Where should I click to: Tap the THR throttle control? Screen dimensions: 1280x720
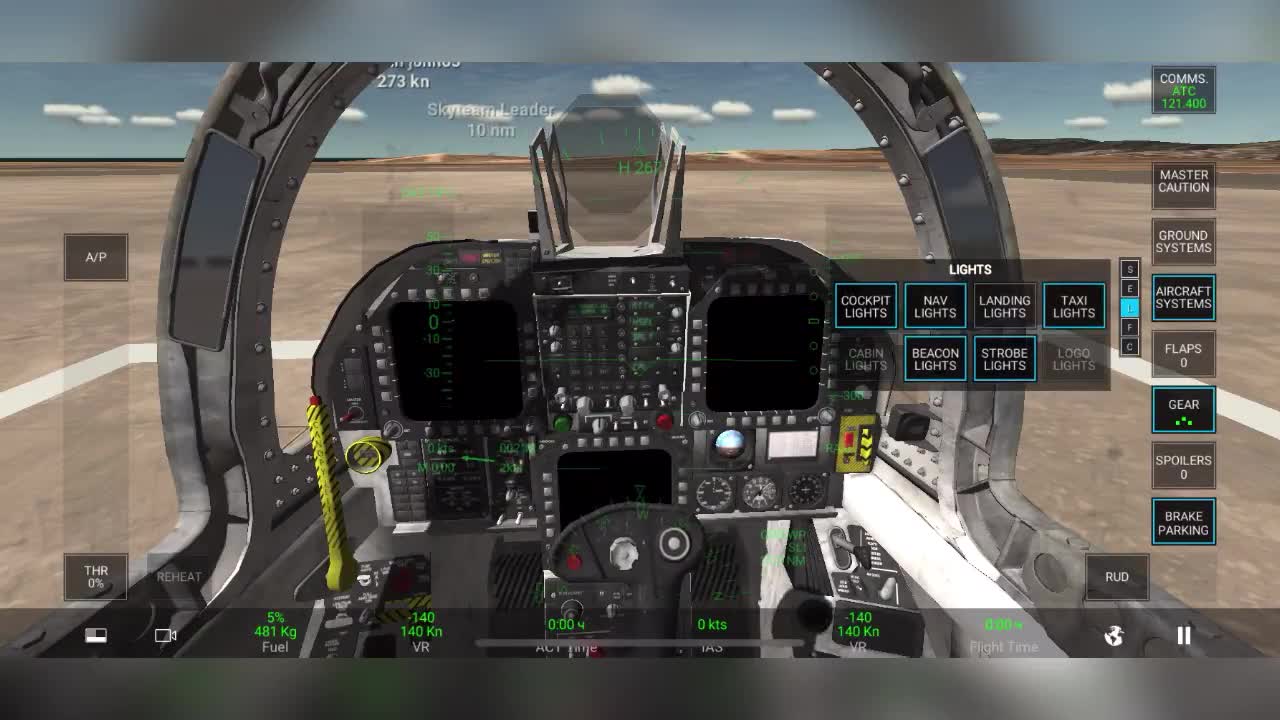pyautogui.click(x=95, y=577)
